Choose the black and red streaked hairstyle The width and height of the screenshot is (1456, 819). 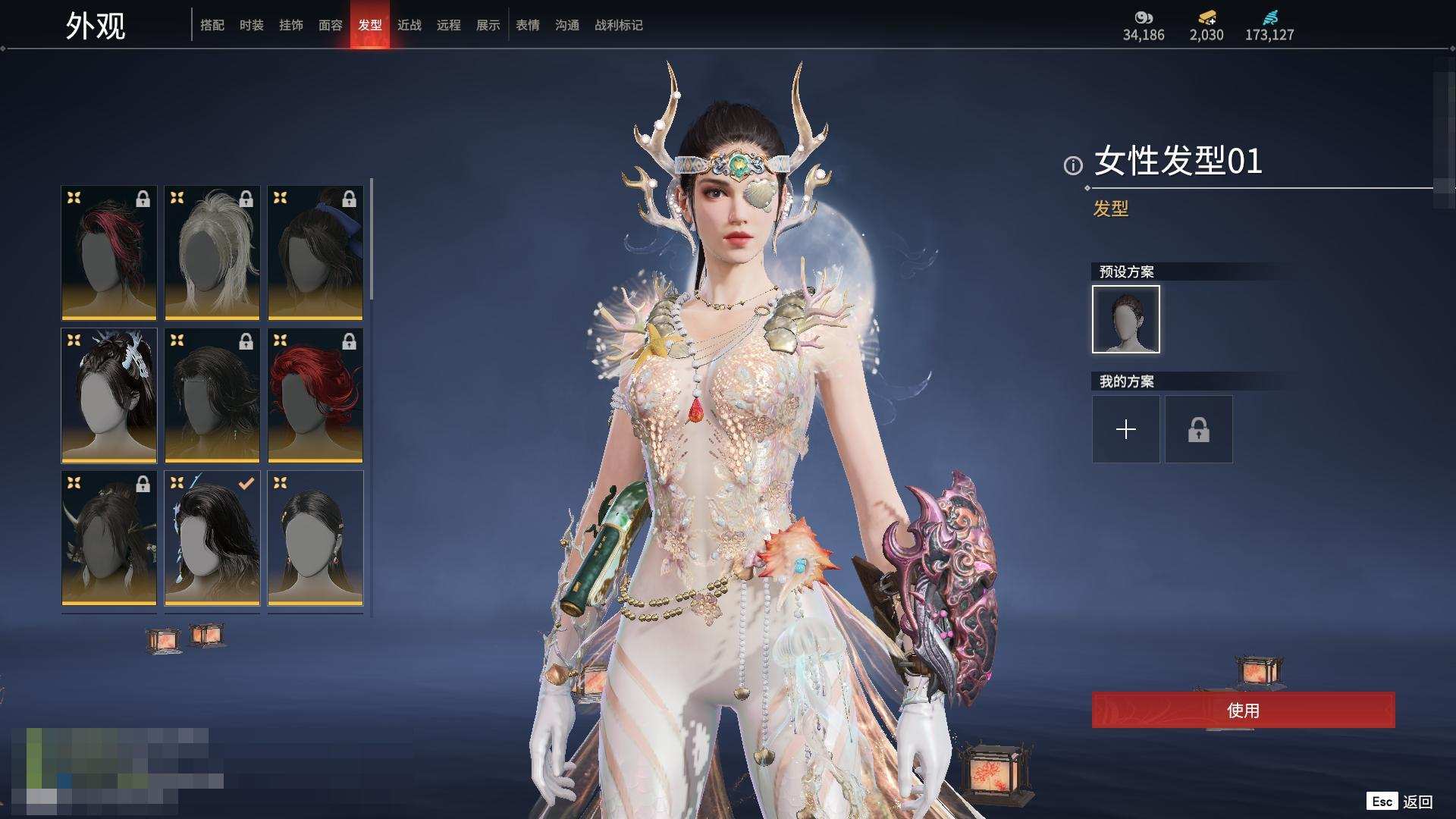click(x=109, y=253)
